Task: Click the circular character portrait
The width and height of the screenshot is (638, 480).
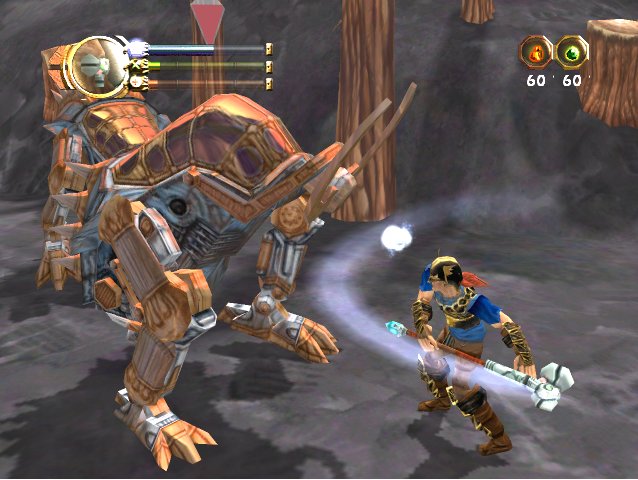Action: coord(95,65)
